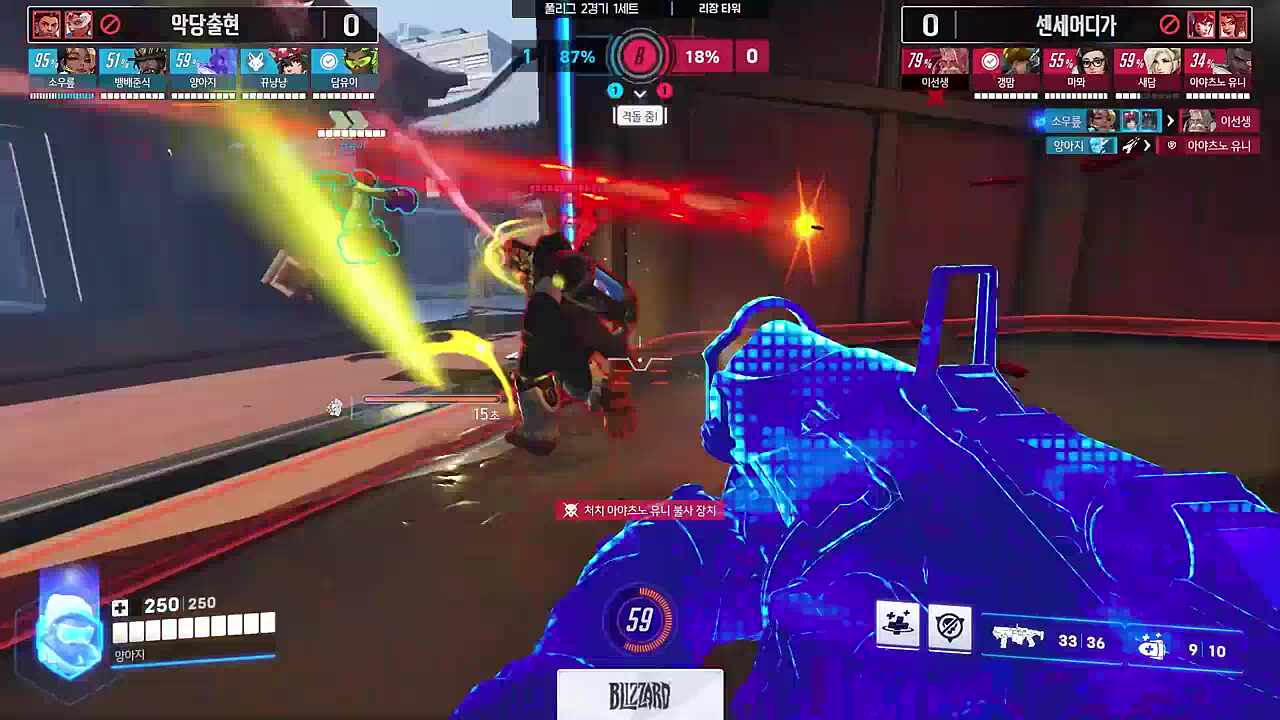This screenshot has width=1280, height=720.
Task: Click the Blizzard logo at the bottom
Action: [x=640, y=695]
